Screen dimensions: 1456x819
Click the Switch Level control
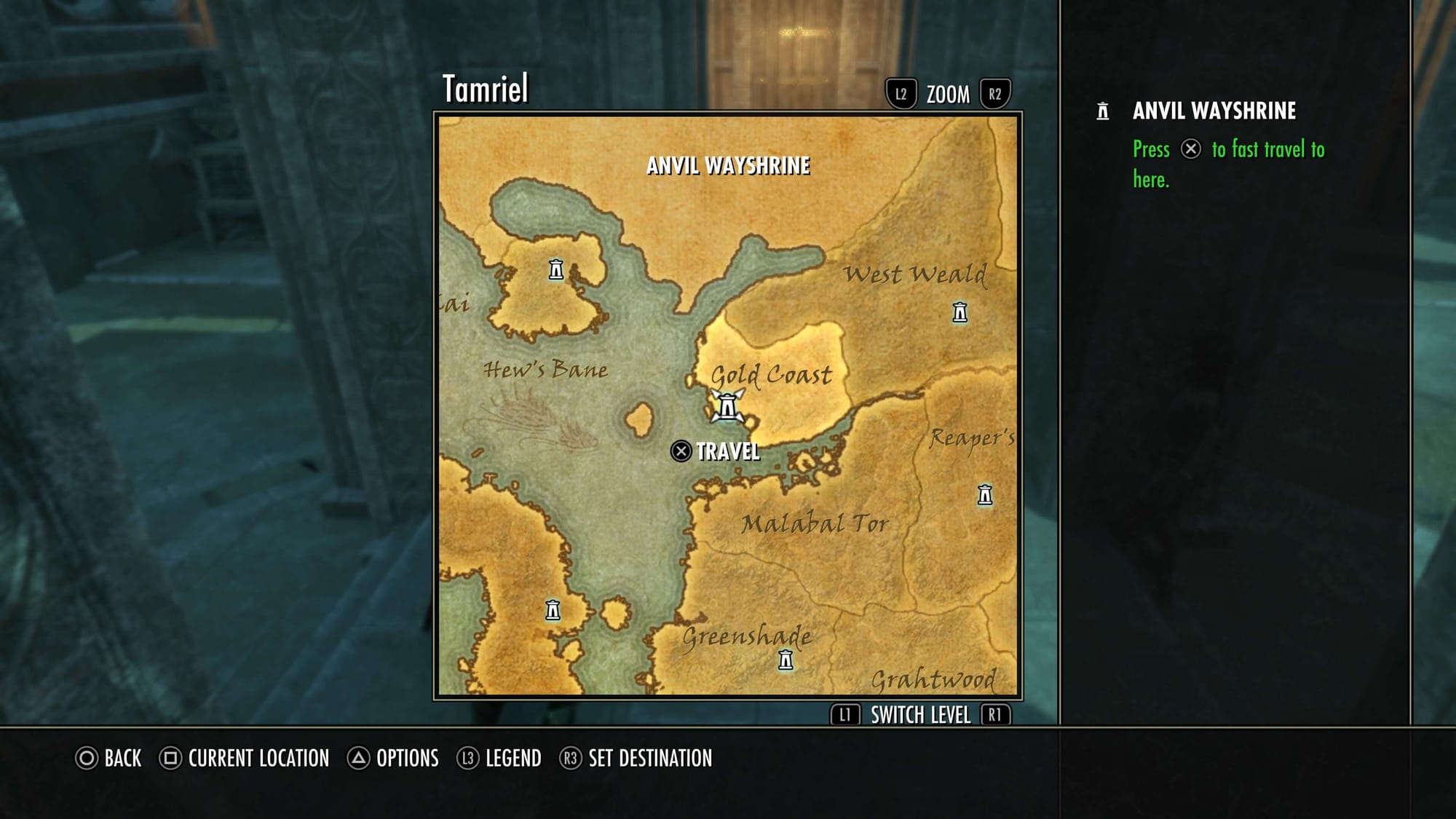click(x=920, y=716)
